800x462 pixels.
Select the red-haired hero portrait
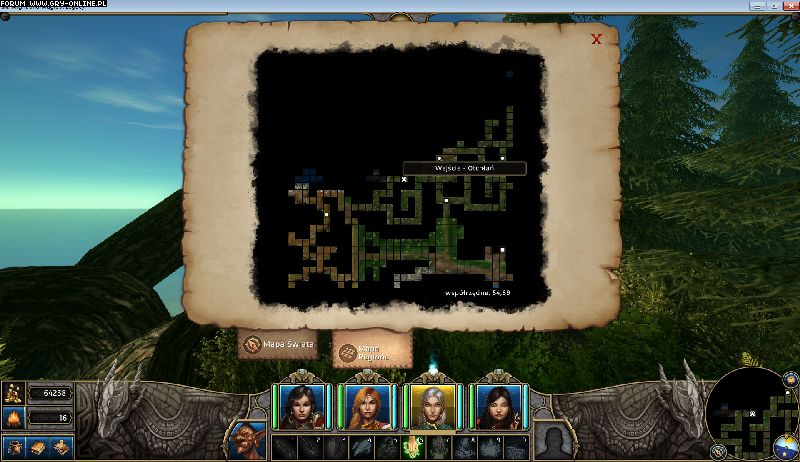(367, 406)
